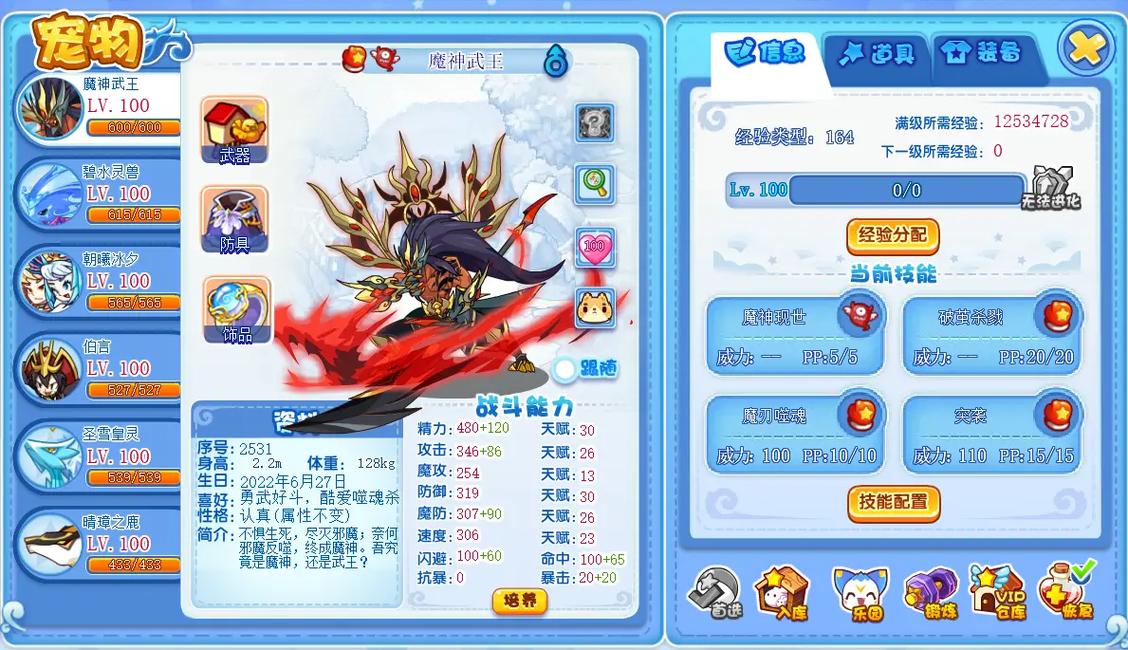Select pet 伯言 in the list
This screenshot has width=1128, height=650.
(x=98, y=367)
